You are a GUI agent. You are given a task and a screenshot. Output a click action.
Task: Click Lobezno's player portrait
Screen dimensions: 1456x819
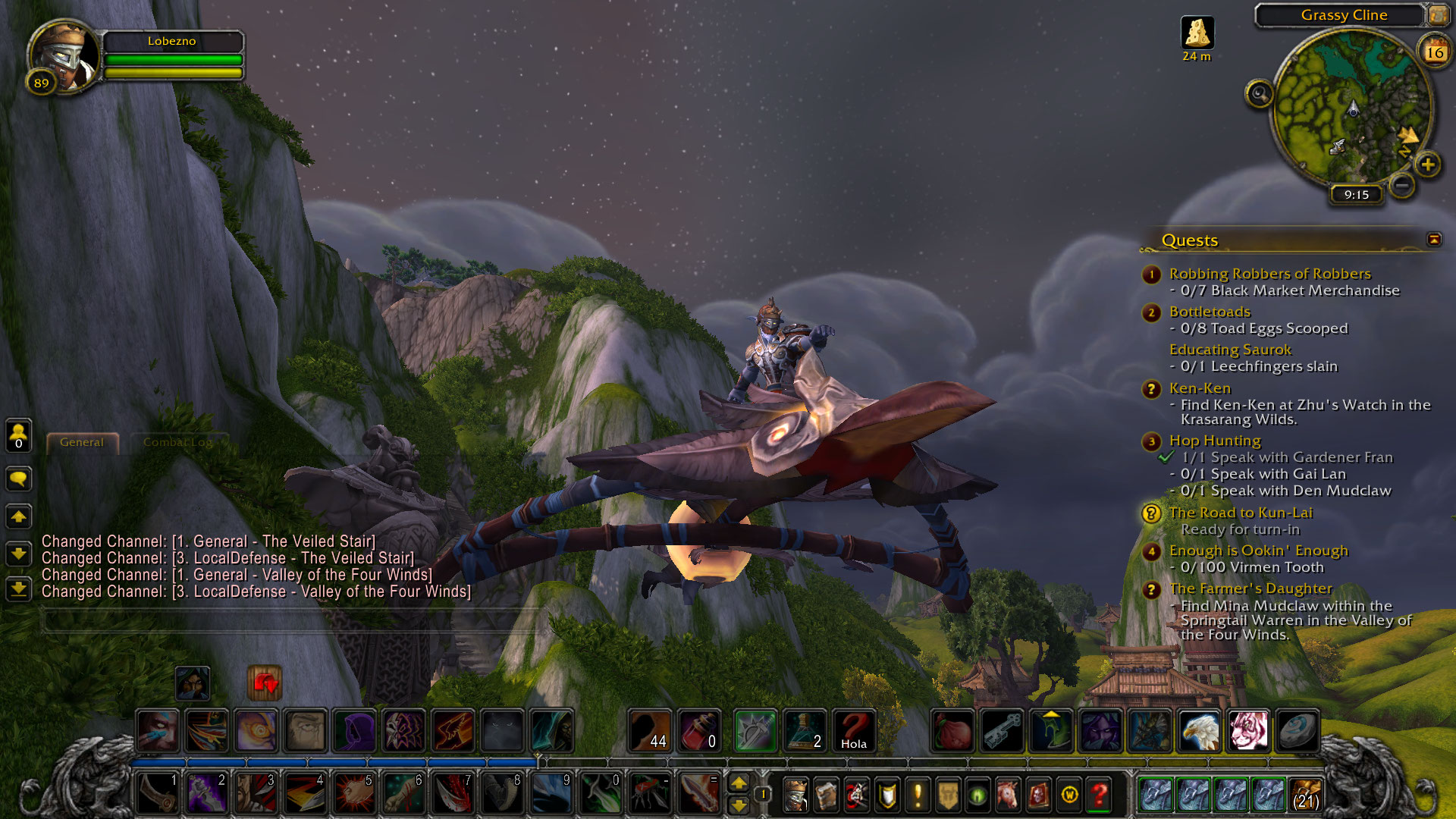64,55
